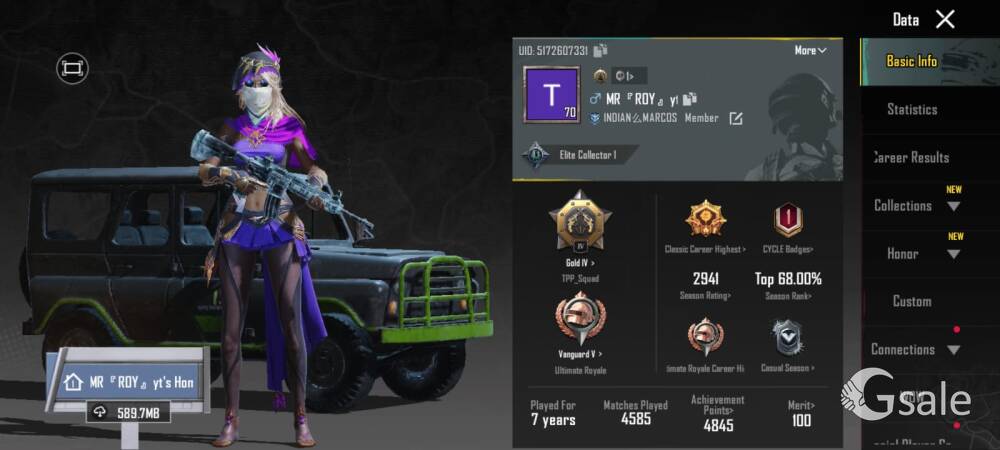Open the Statistics tab
The height and width of the screenshot is (450, 1000).
coord(912,109)
